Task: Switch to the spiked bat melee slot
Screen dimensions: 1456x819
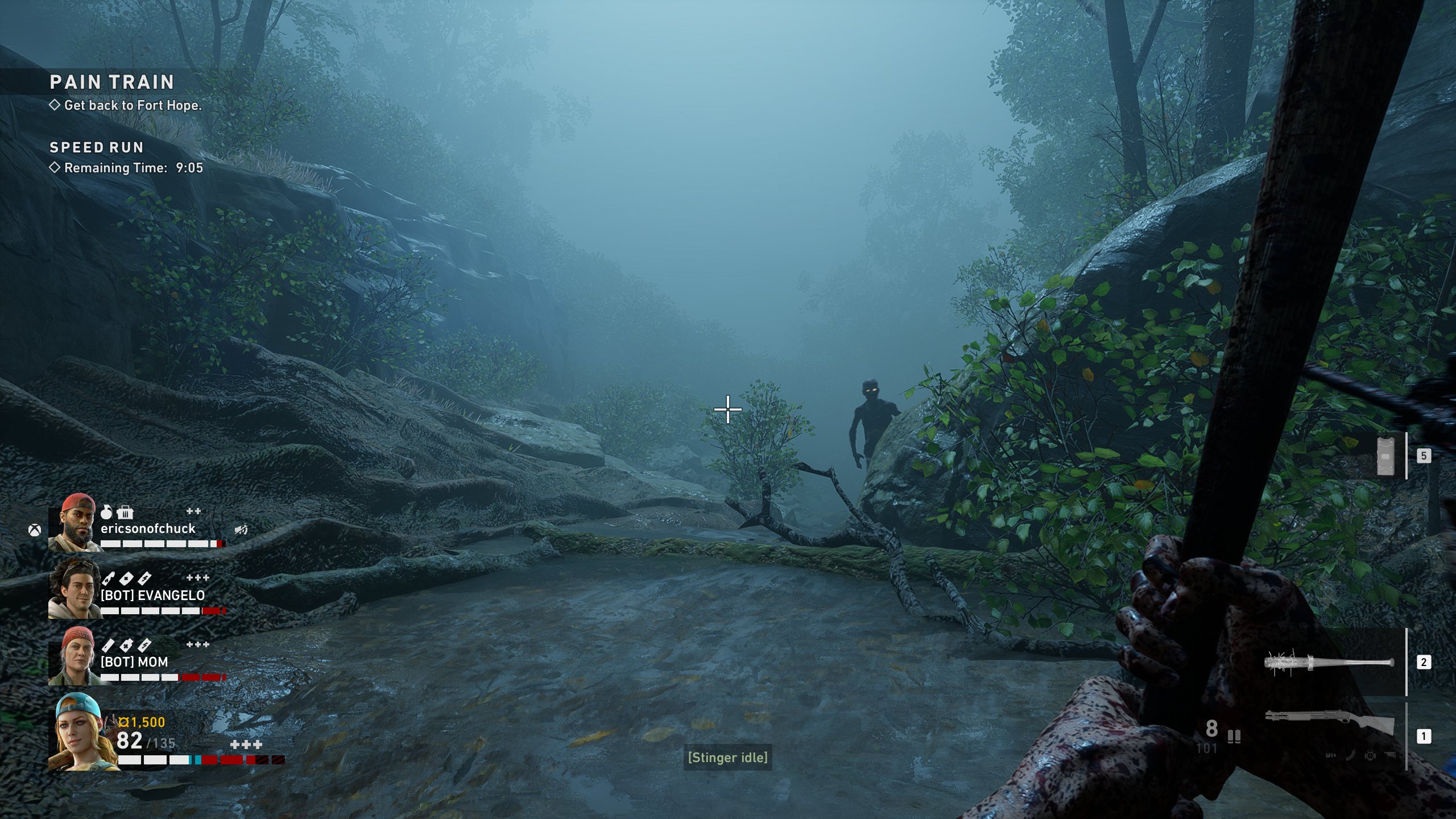Action: (x=1329, y=663)
